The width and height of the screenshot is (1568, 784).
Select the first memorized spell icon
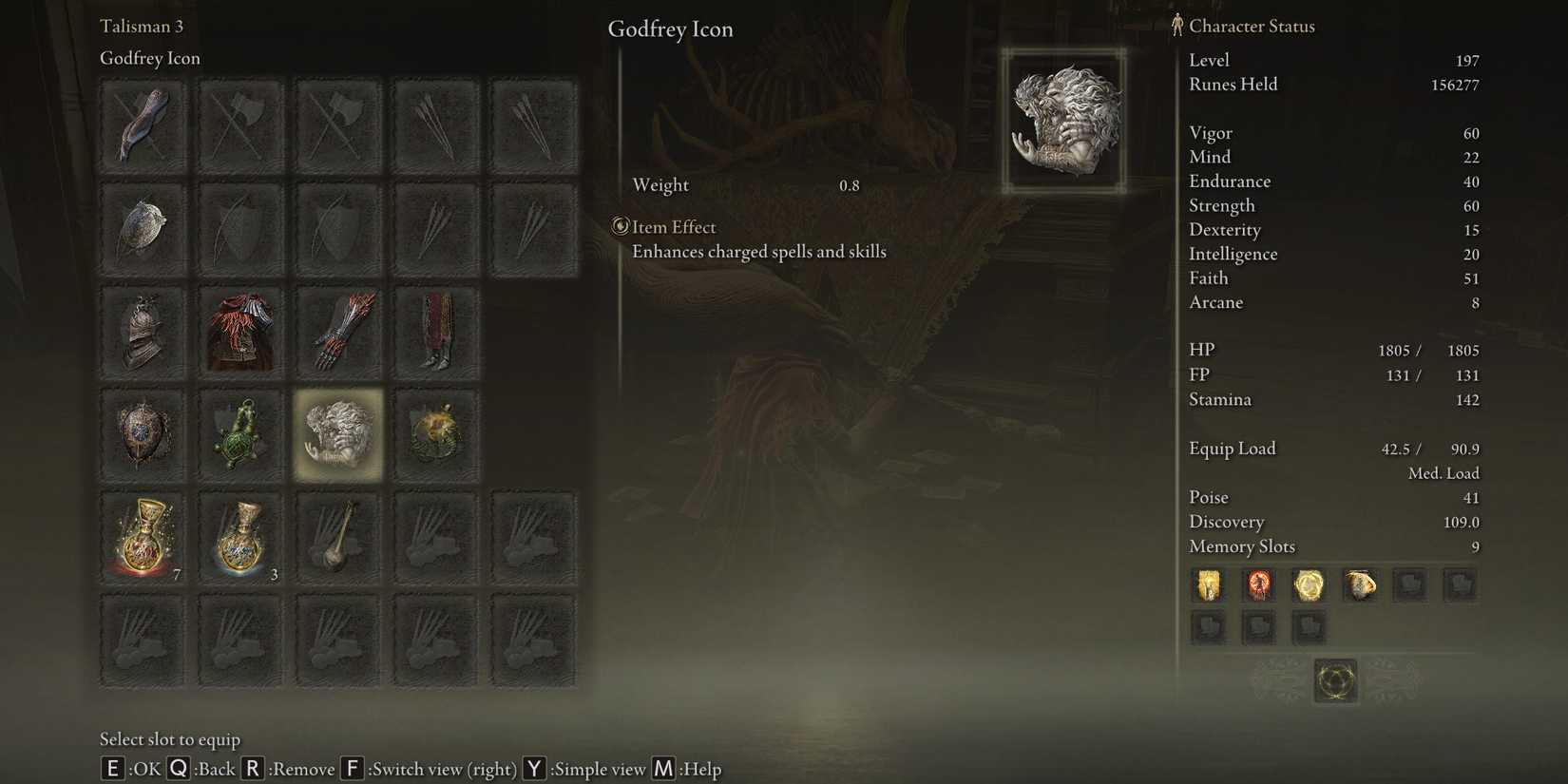click(x=1207, y=585)
